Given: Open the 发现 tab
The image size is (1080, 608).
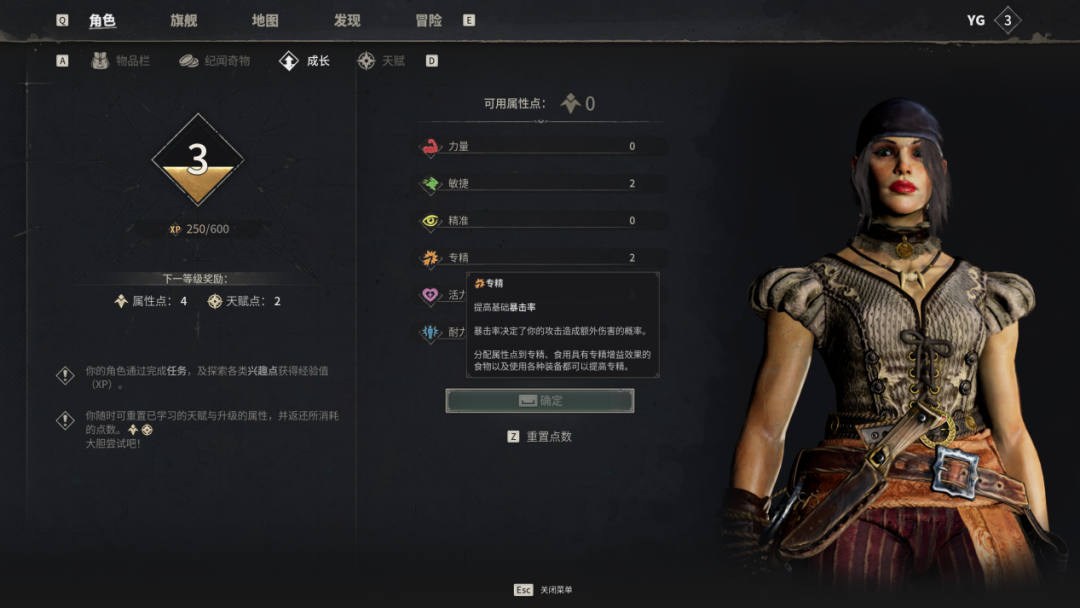Looking at the screenshot, I should point(347,20).
